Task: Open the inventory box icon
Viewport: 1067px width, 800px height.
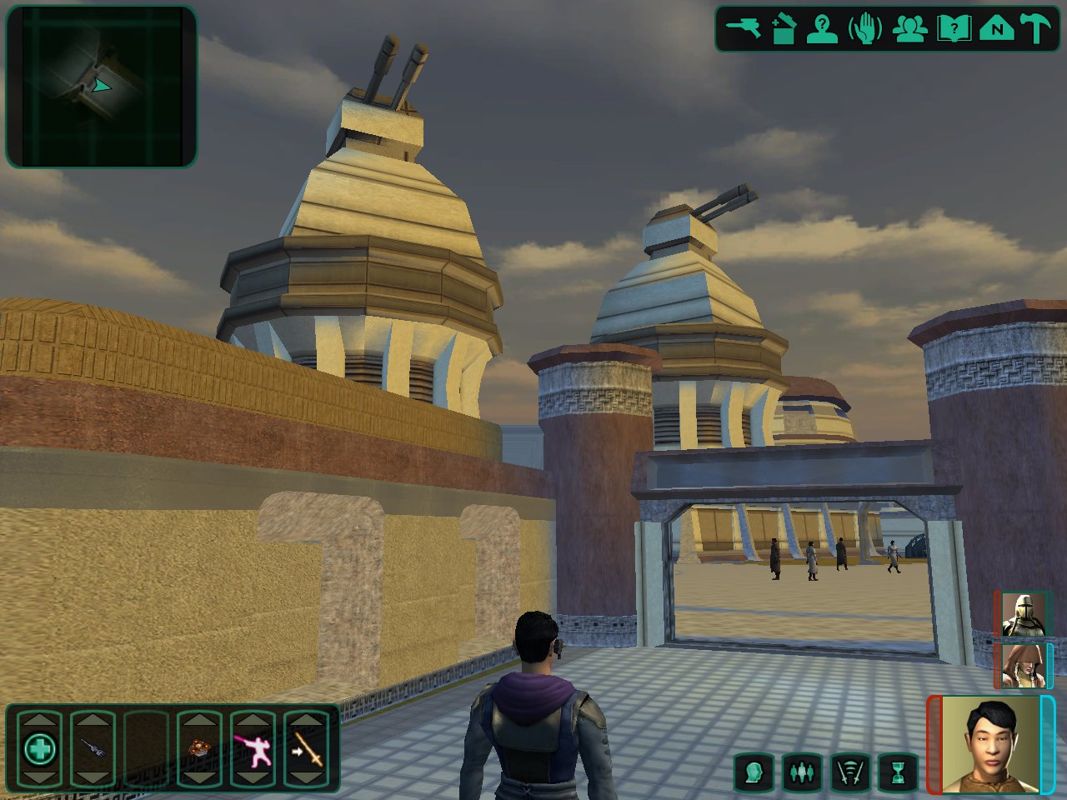Action: tap(783, 29)
